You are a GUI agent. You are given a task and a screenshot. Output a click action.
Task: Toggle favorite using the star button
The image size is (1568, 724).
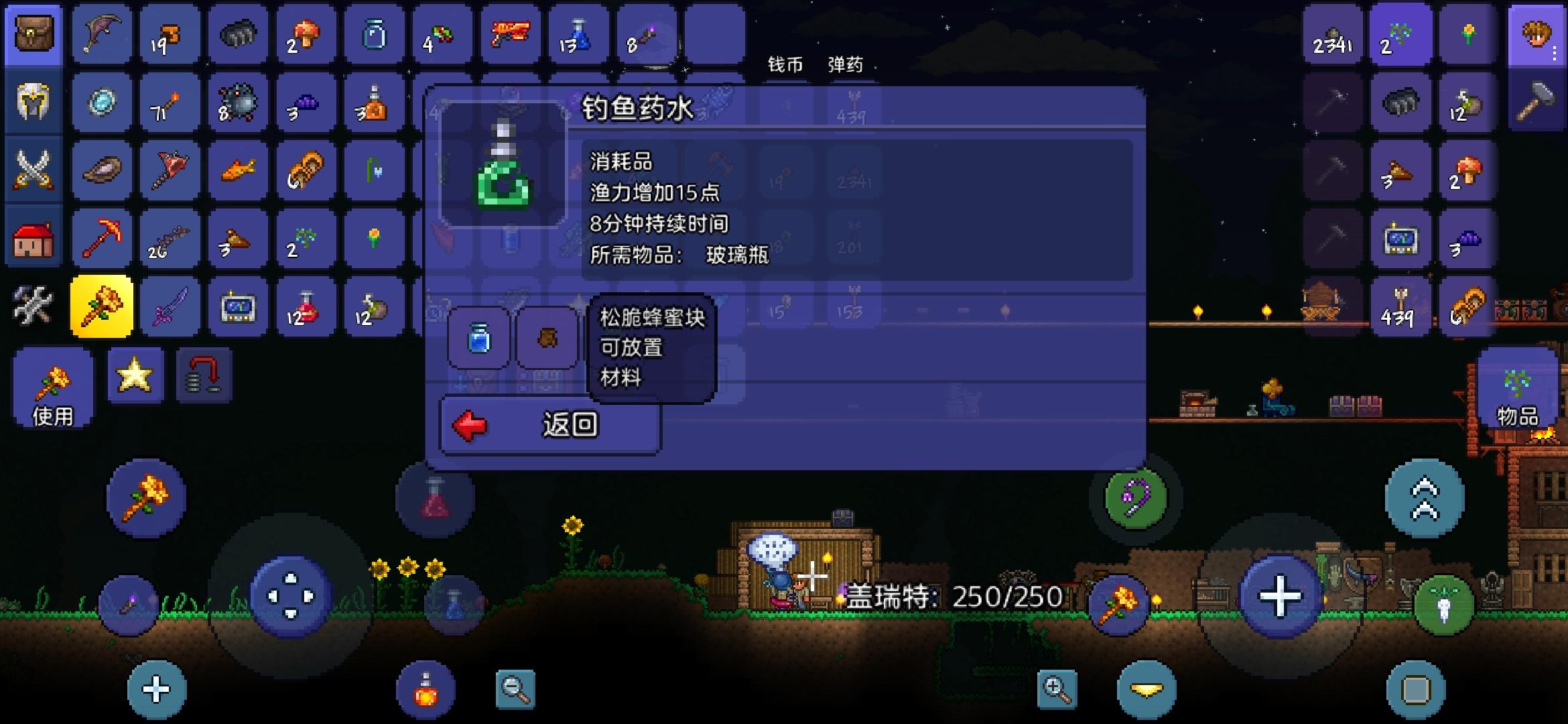(134, 375)
